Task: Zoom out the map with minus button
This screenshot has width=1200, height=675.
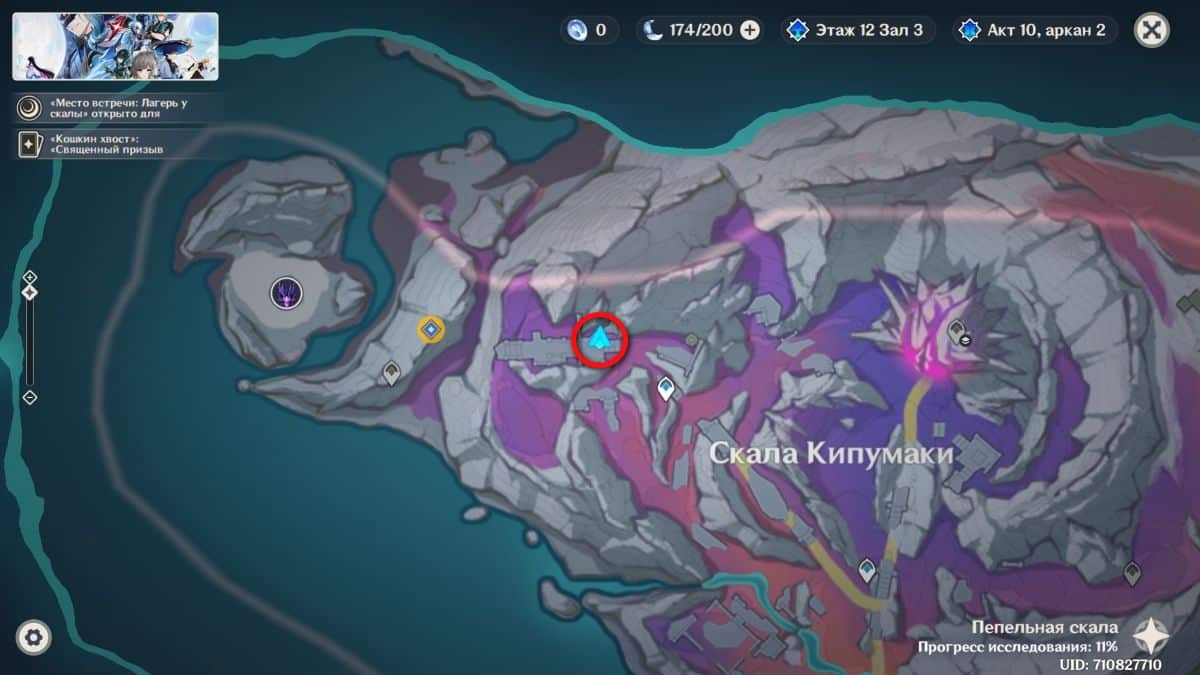Action: [x=30, y=397]
